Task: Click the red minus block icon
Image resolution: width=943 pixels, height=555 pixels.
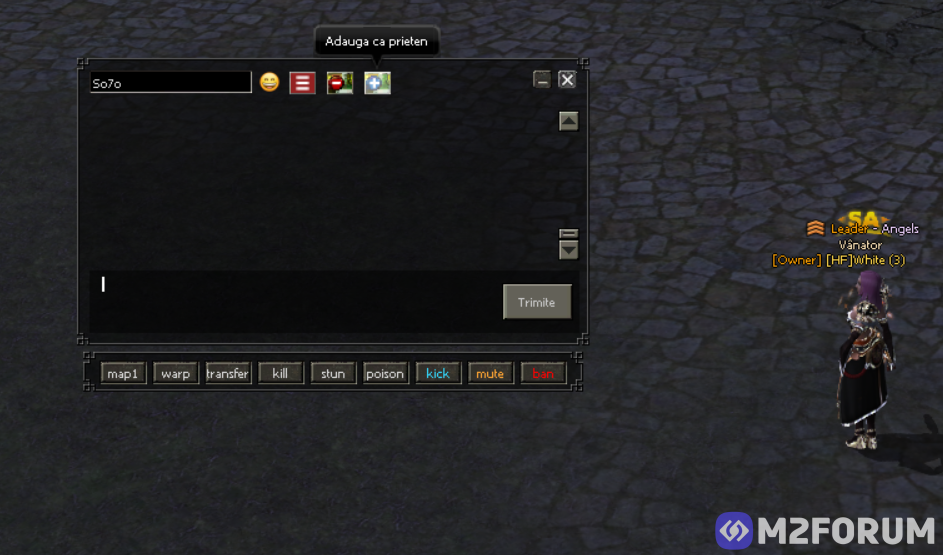Action: click(x=340, y=83)
